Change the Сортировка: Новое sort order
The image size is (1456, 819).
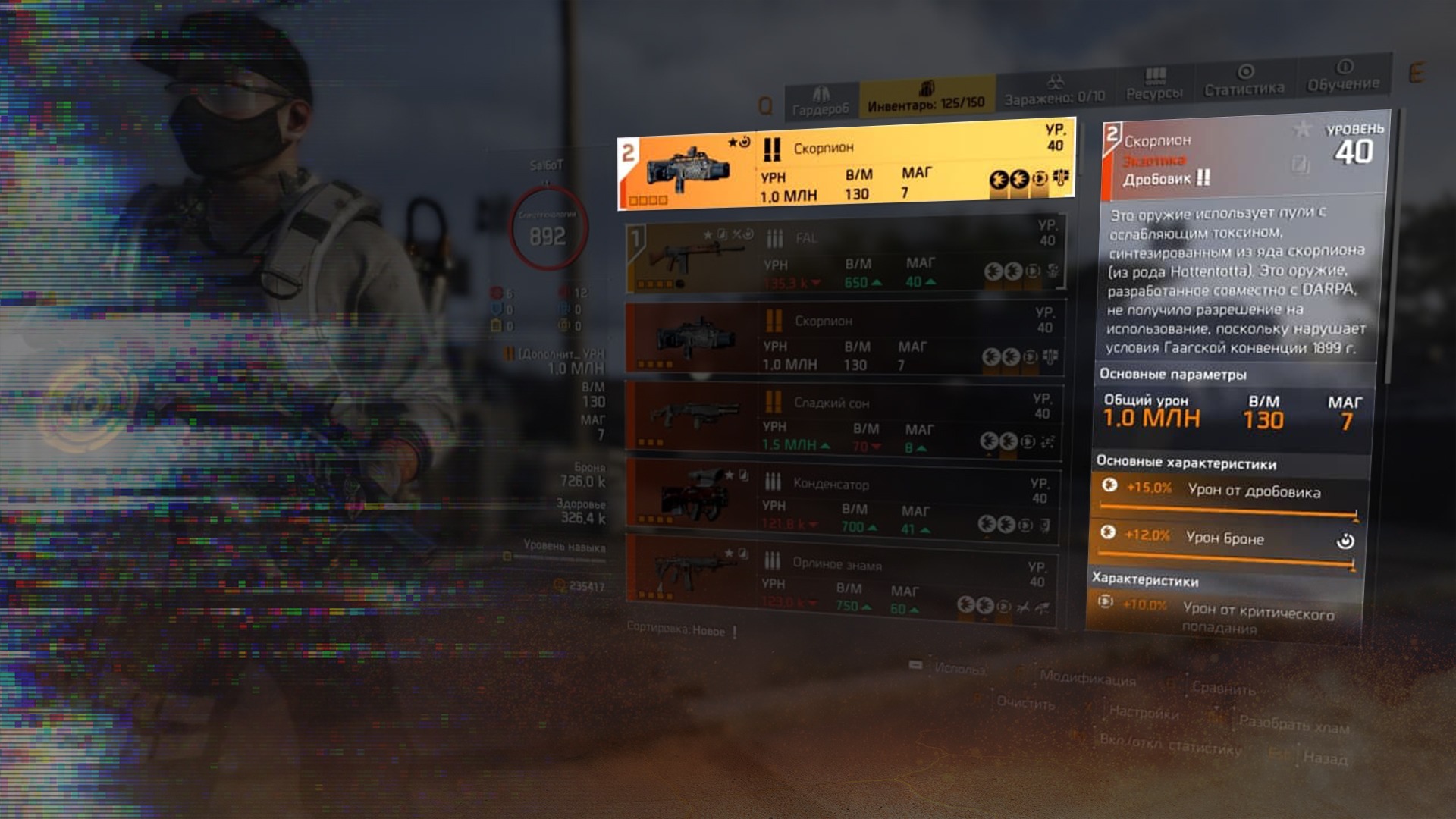coord(676,629)
